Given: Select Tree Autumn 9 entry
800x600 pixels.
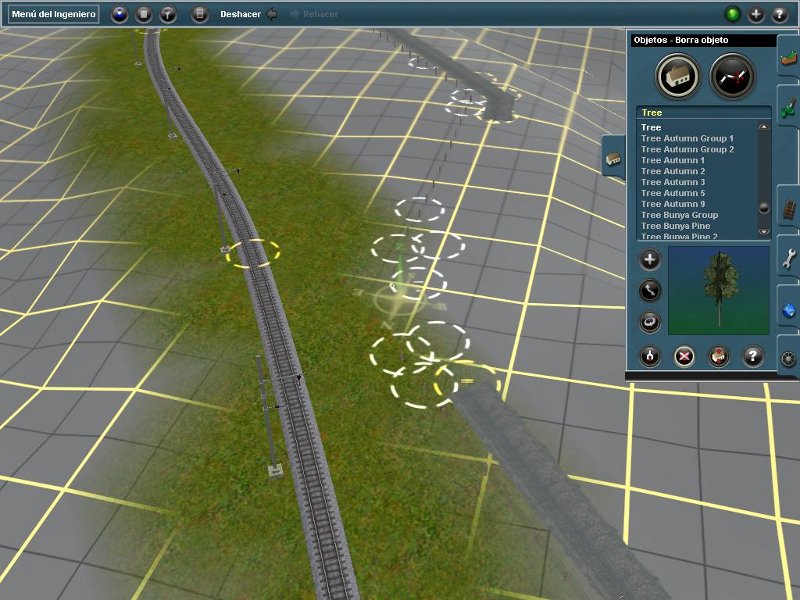Looking at the screenshot, I should pyautogui.click(x=673, y=204).
